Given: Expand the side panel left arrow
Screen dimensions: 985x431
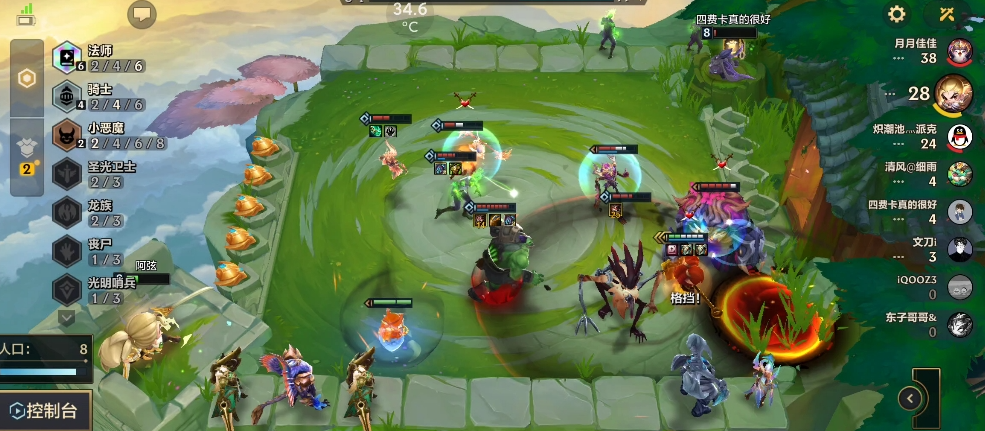Looking at the screenshot, I should coord(909,398).
